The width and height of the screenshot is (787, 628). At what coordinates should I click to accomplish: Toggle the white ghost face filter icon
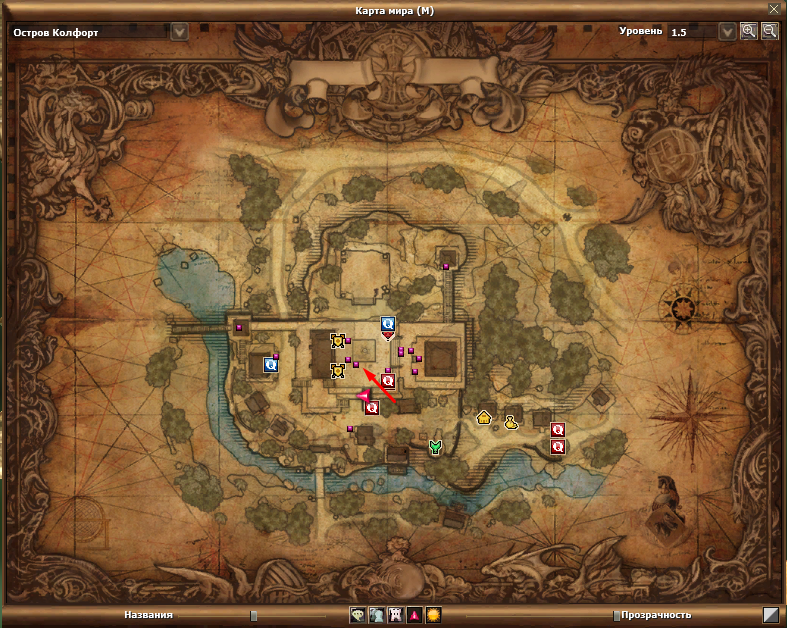click(x=395, y=615)
